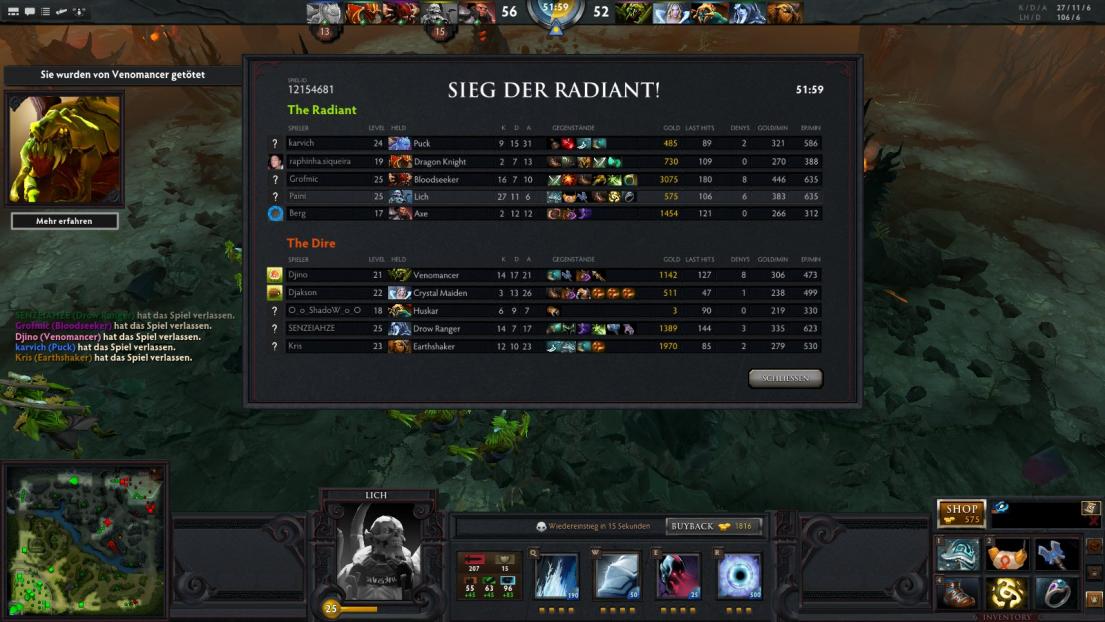Use the Buyback button
Image resolution: width=1105 pixels, height=622 pixels.
[713, 526]
